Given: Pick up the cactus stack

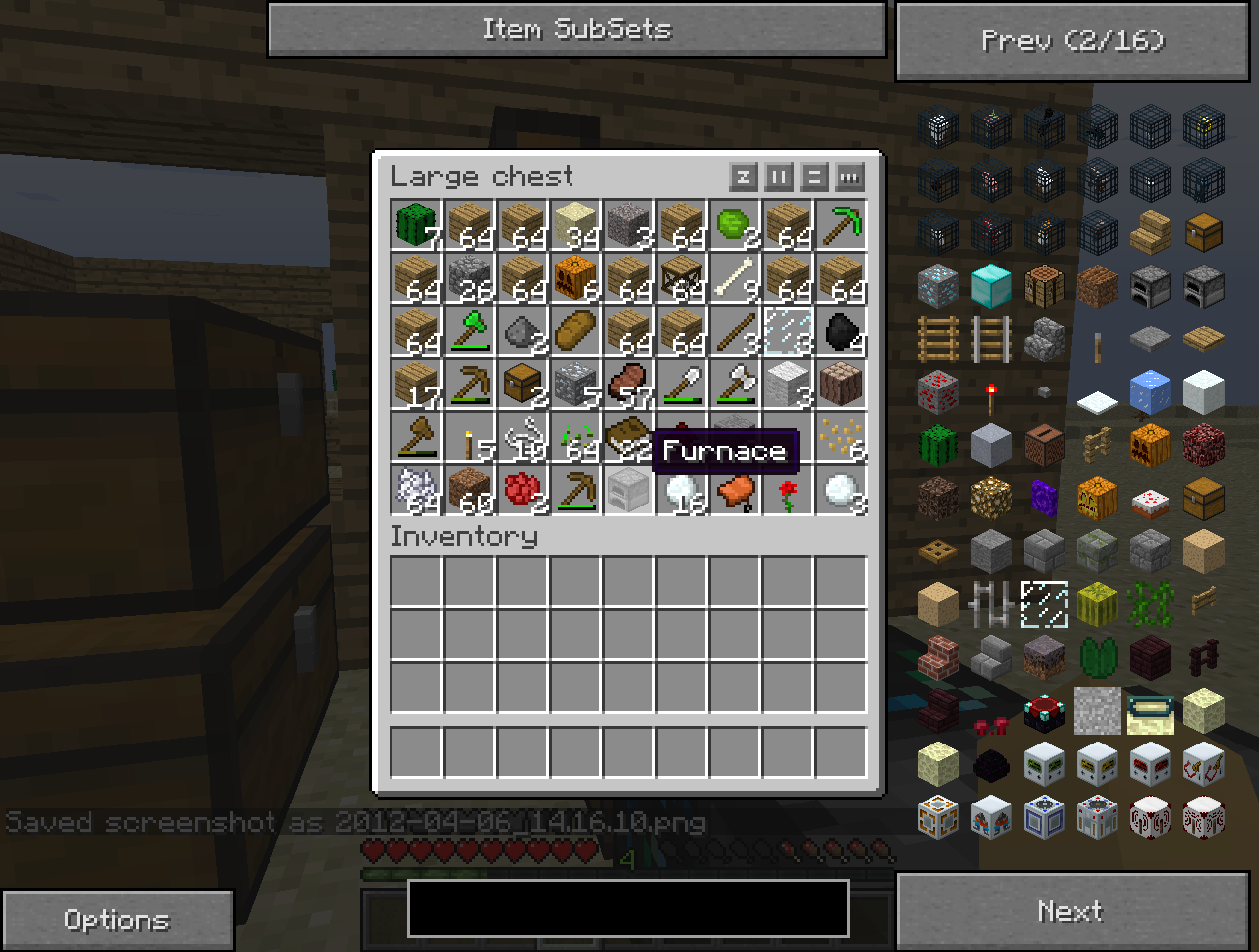Looking at the screenshot, I should coord(415,224).
